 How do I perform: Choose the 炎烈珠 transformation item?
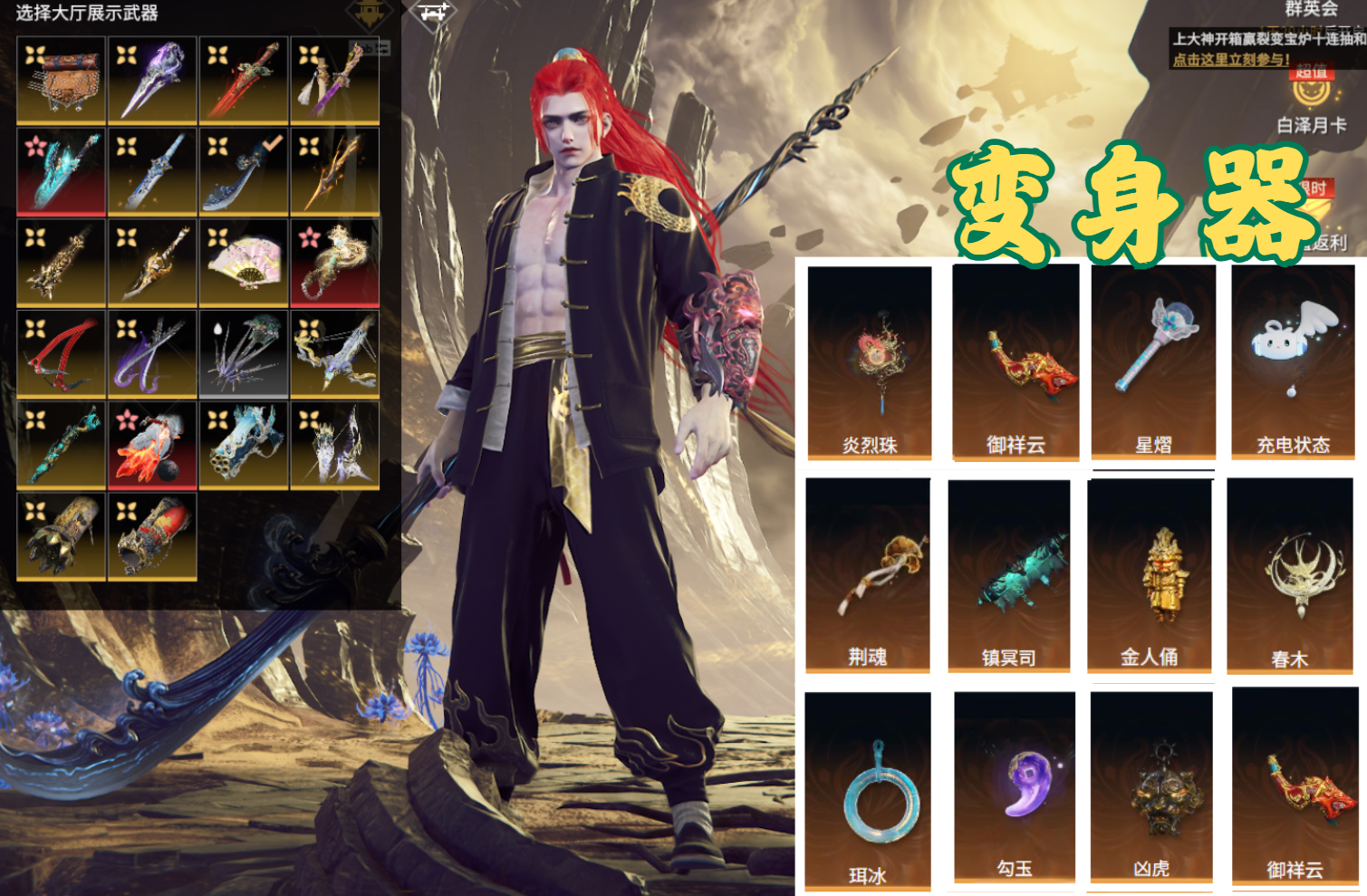pos(870,362)
